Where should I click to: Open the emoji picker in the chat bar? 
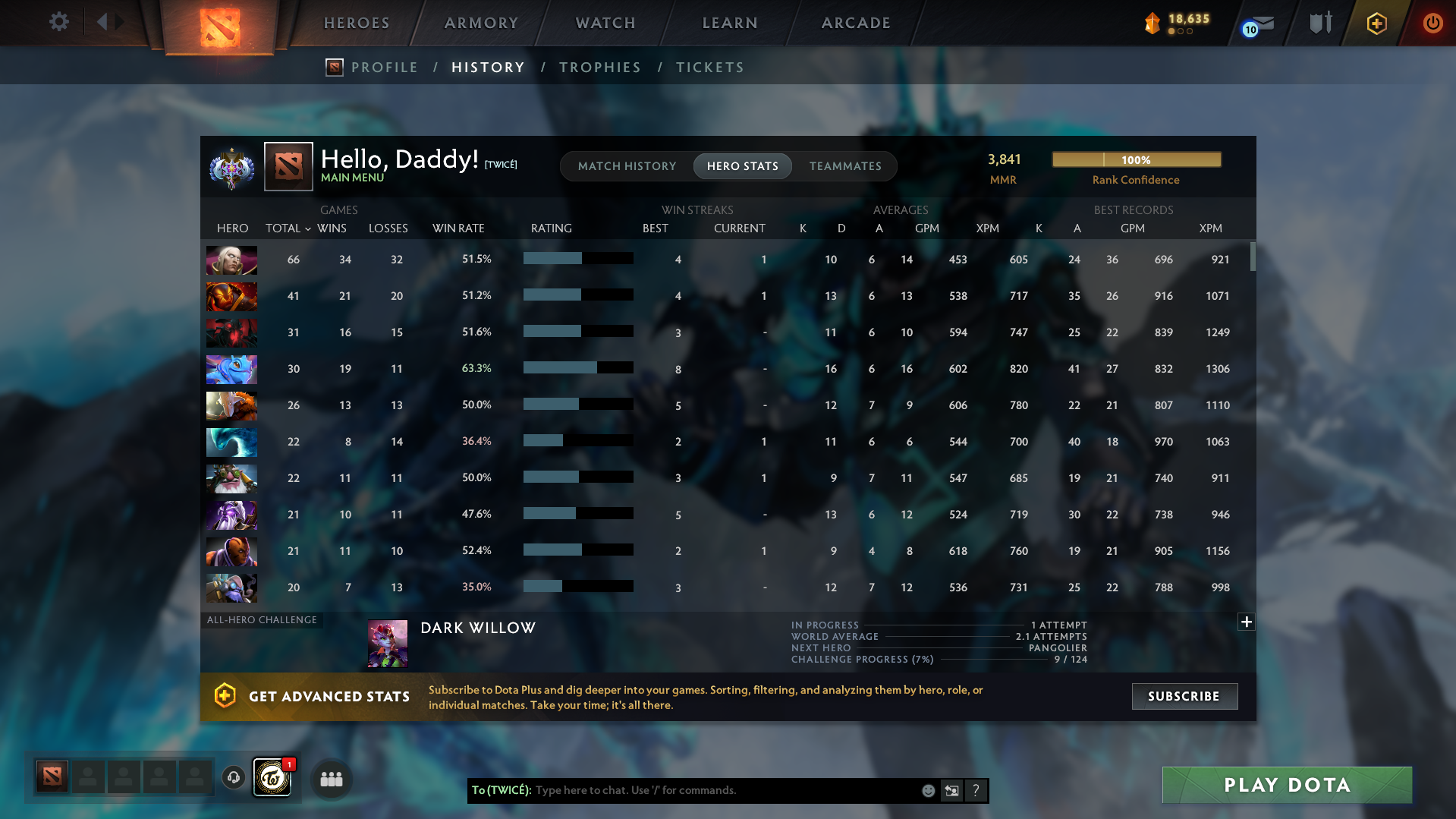point(928,790)
